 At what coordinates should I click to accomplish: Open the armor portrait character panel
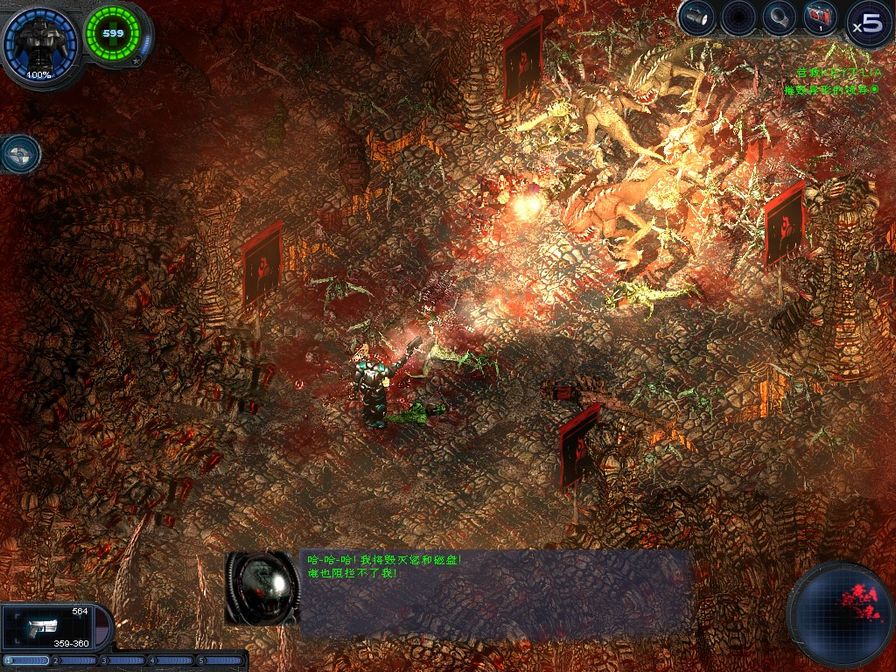click(x=40, y=42)
